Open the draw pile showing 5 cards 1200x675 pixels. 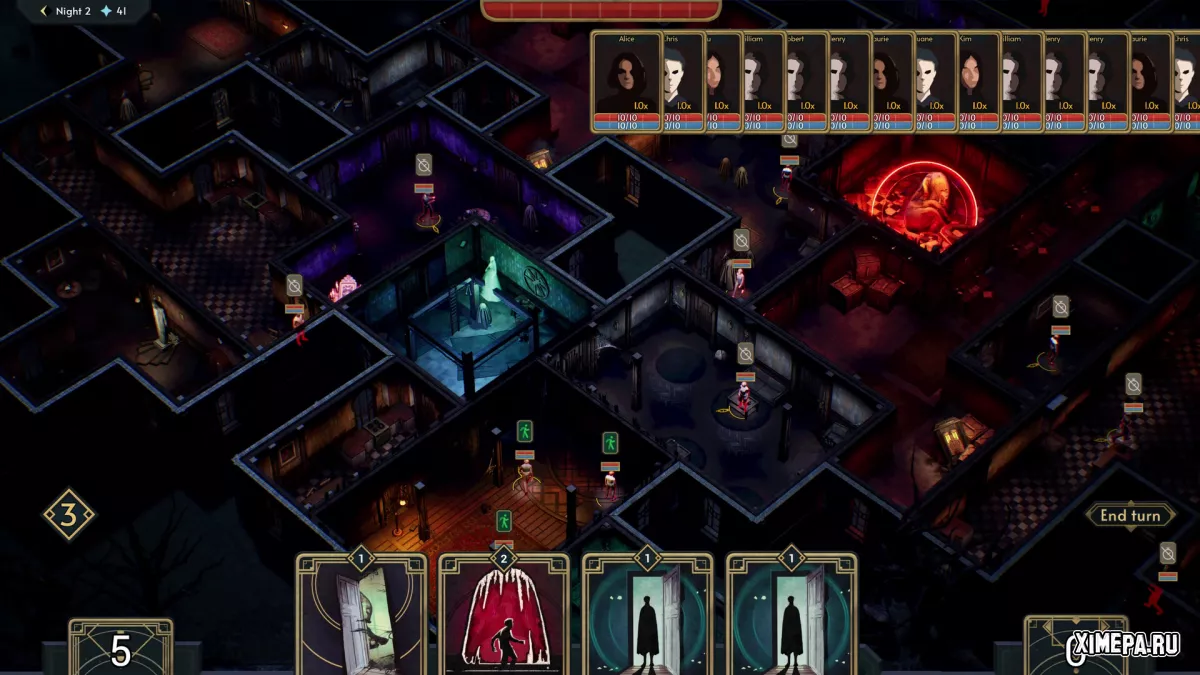coord(120,648)
